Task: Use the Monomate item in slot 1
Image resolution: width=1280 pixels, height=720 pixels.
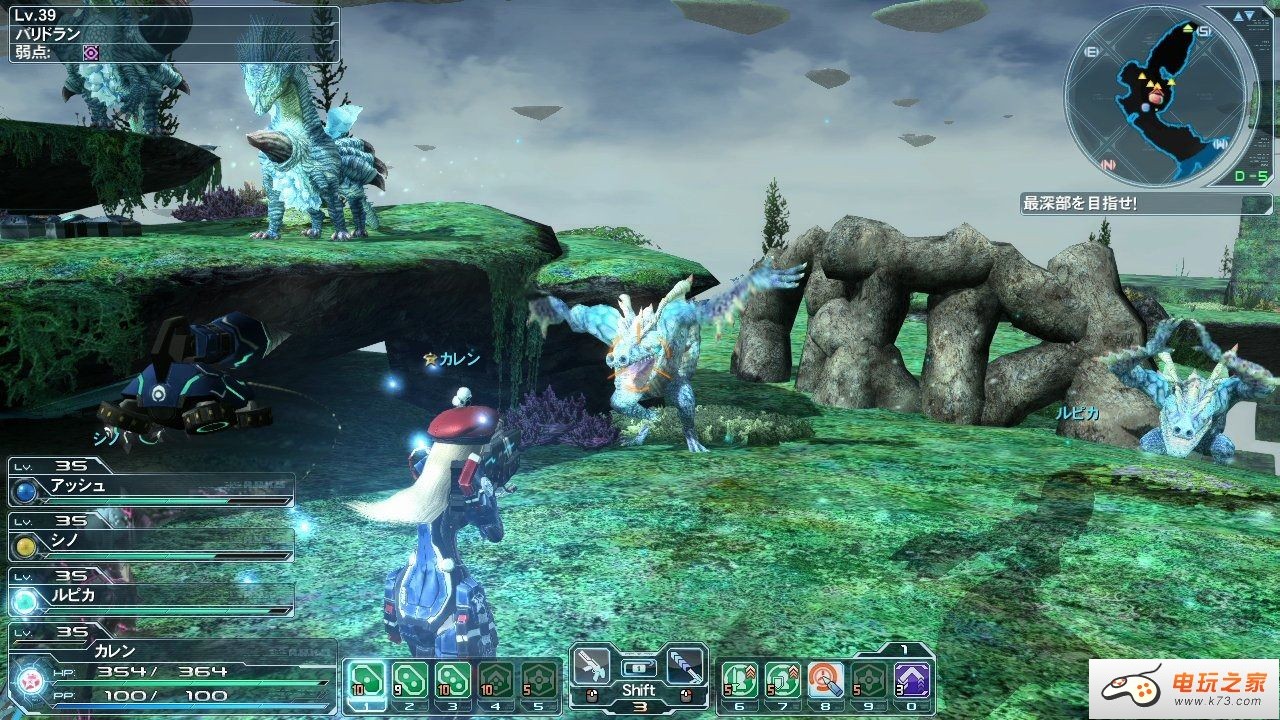Action: coord(366,681)
